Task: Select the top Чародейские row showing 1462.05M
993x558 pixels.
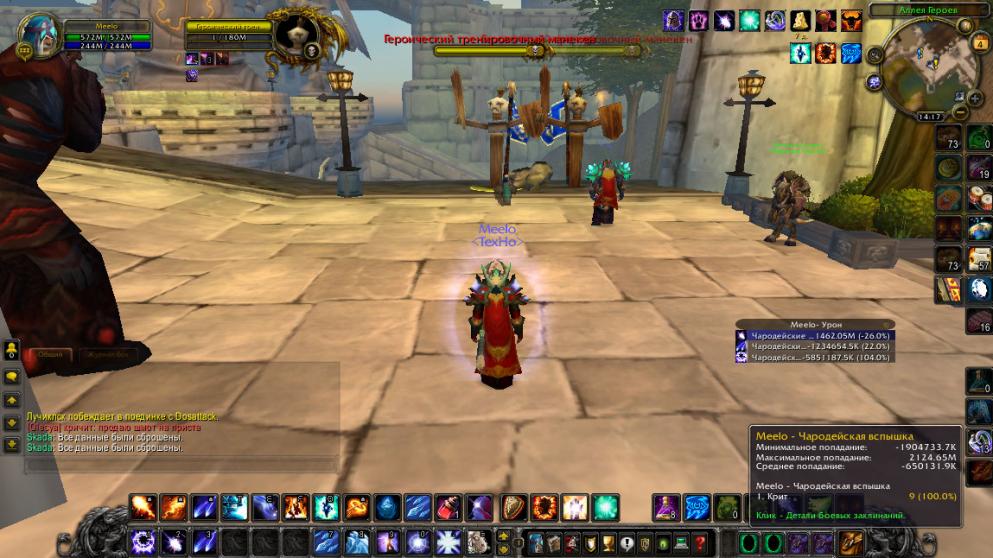Action: (x=801, y=335)
